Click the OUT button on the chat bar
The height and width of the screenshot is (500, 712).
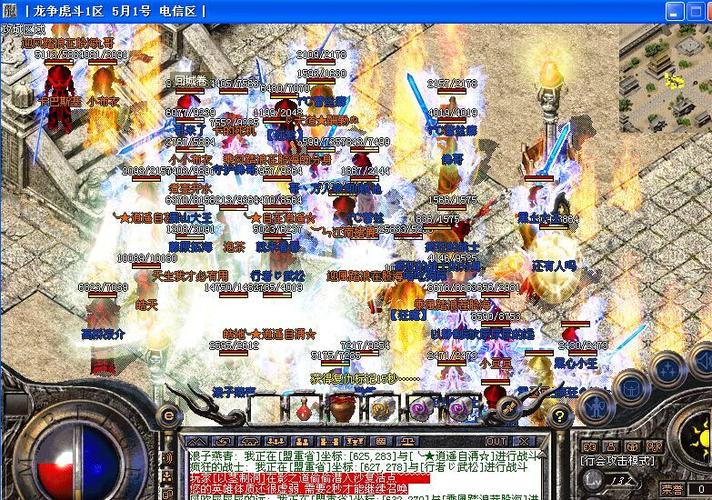click(x=494, y=440)
